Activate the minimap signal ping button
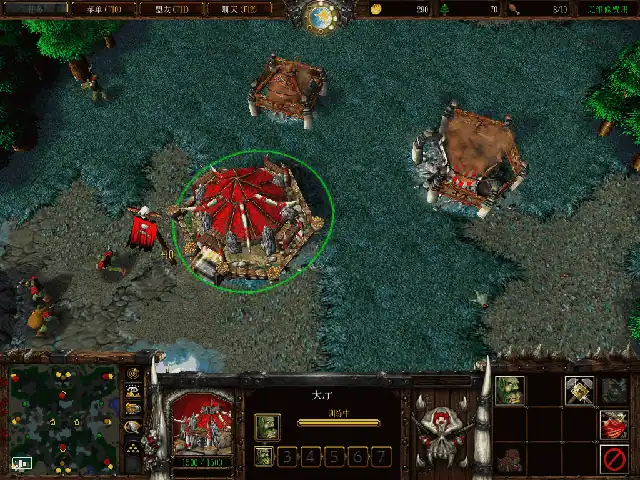 132,374
